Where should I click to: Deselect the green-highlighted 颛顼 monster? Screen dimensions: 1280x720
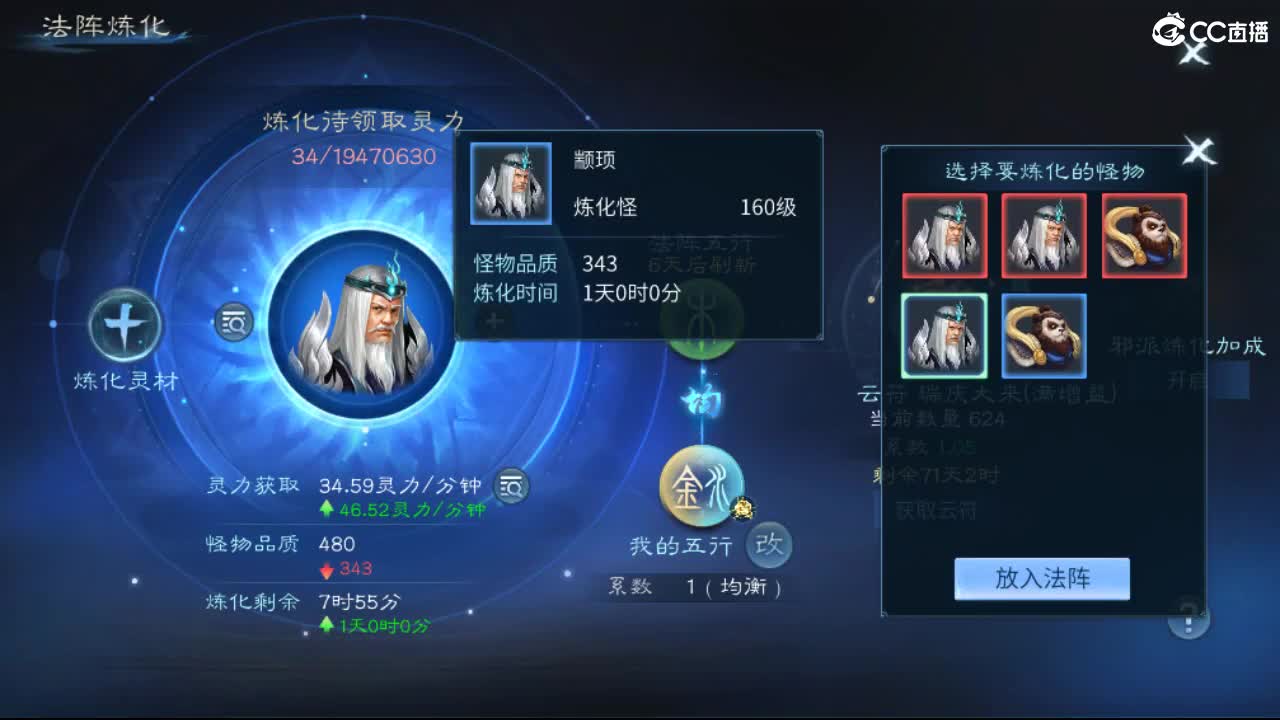coord(943,335)
